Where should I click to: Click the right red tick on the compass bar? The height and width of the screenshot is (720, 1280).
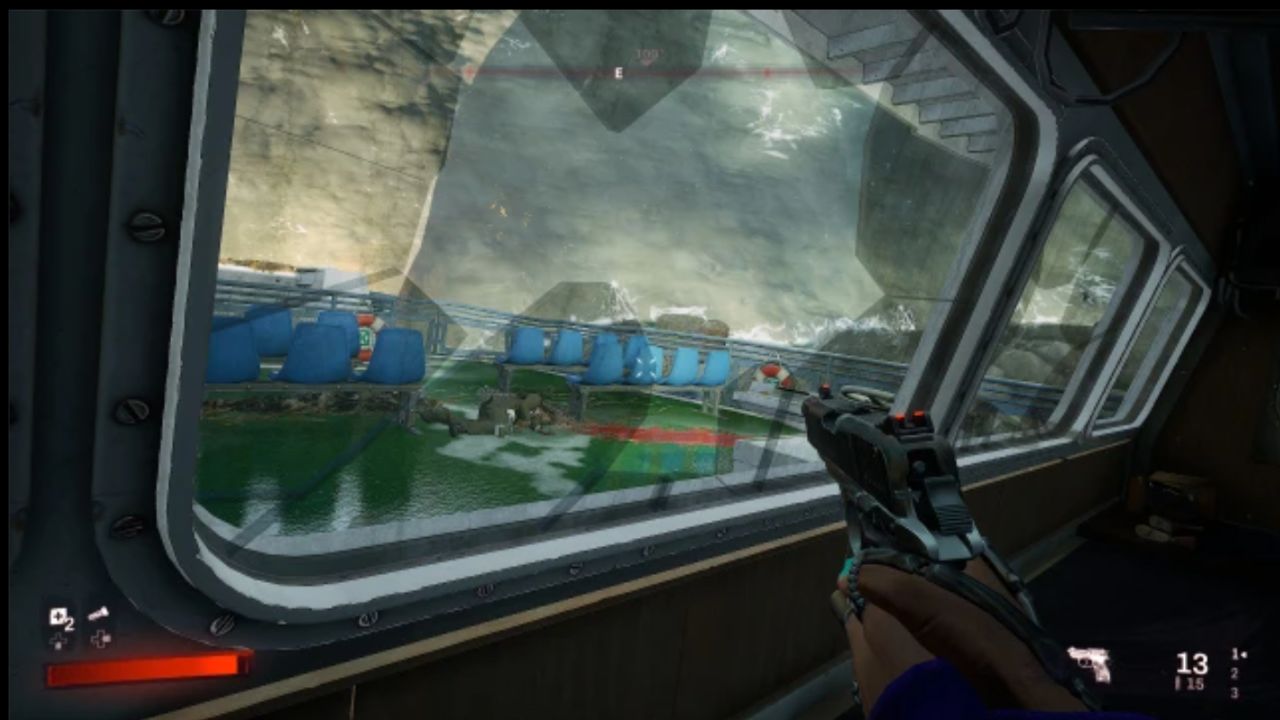(765, 71)
